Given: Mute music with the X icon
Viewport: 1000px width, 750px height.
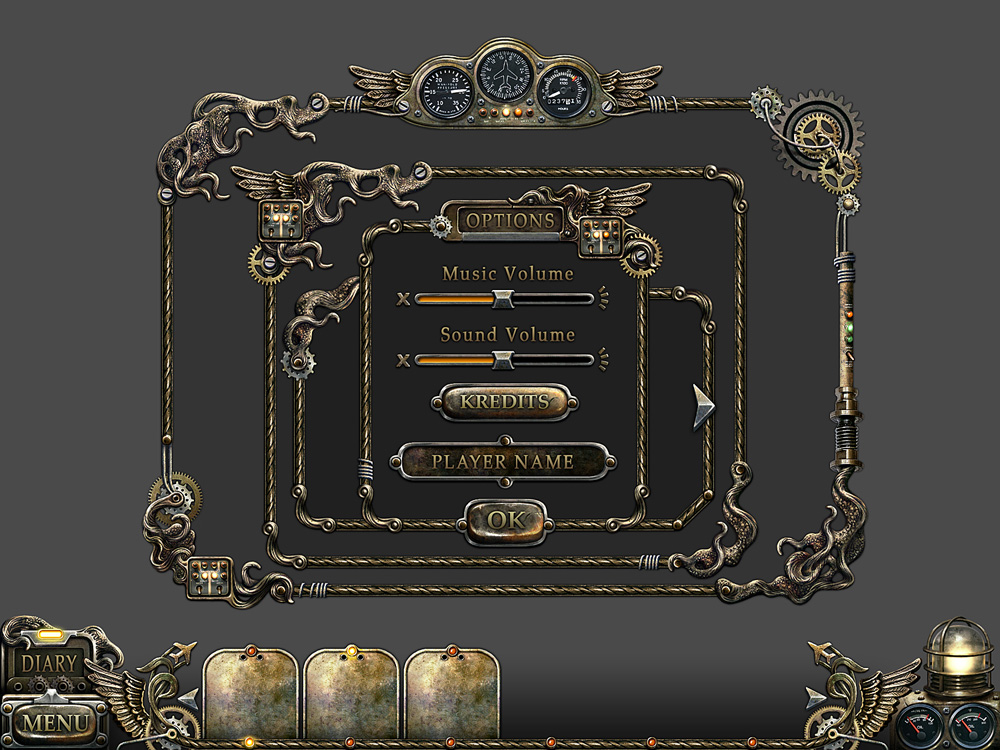Looking at the screenshot, I should click(403, 298).
